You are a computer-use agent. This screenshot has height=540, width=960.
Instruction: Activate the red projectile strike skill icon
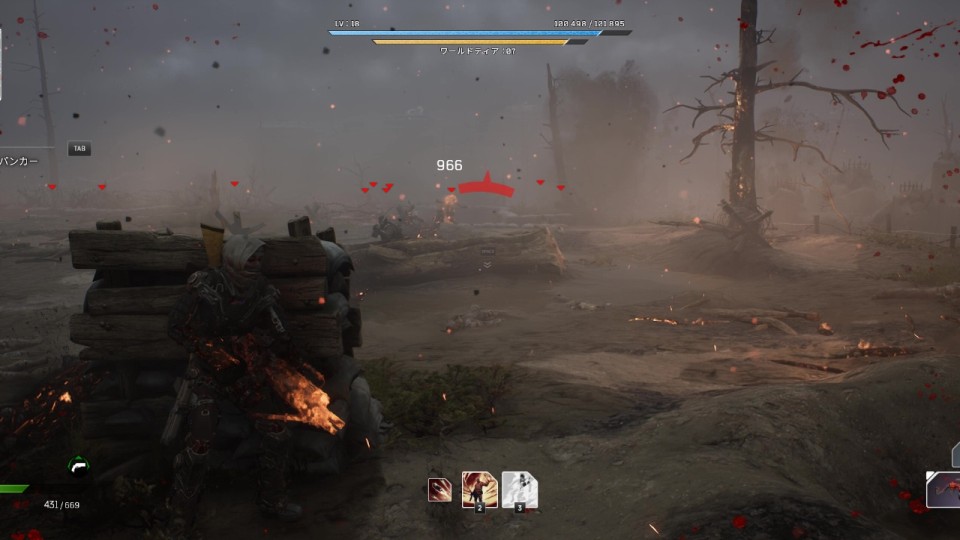coord(439,490)
